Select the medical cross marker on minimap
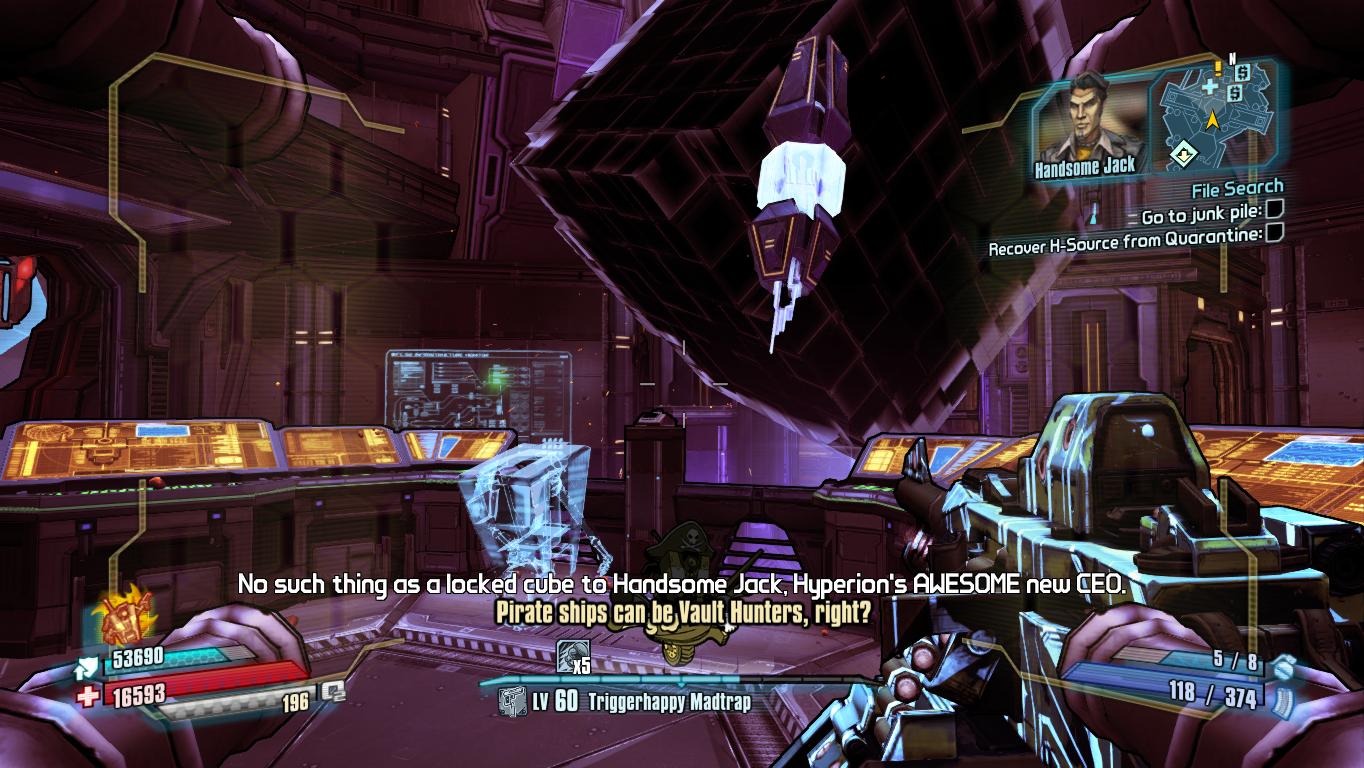Image resolution: width=1364 pixels, height=768 pixels. click(1210, 87)
